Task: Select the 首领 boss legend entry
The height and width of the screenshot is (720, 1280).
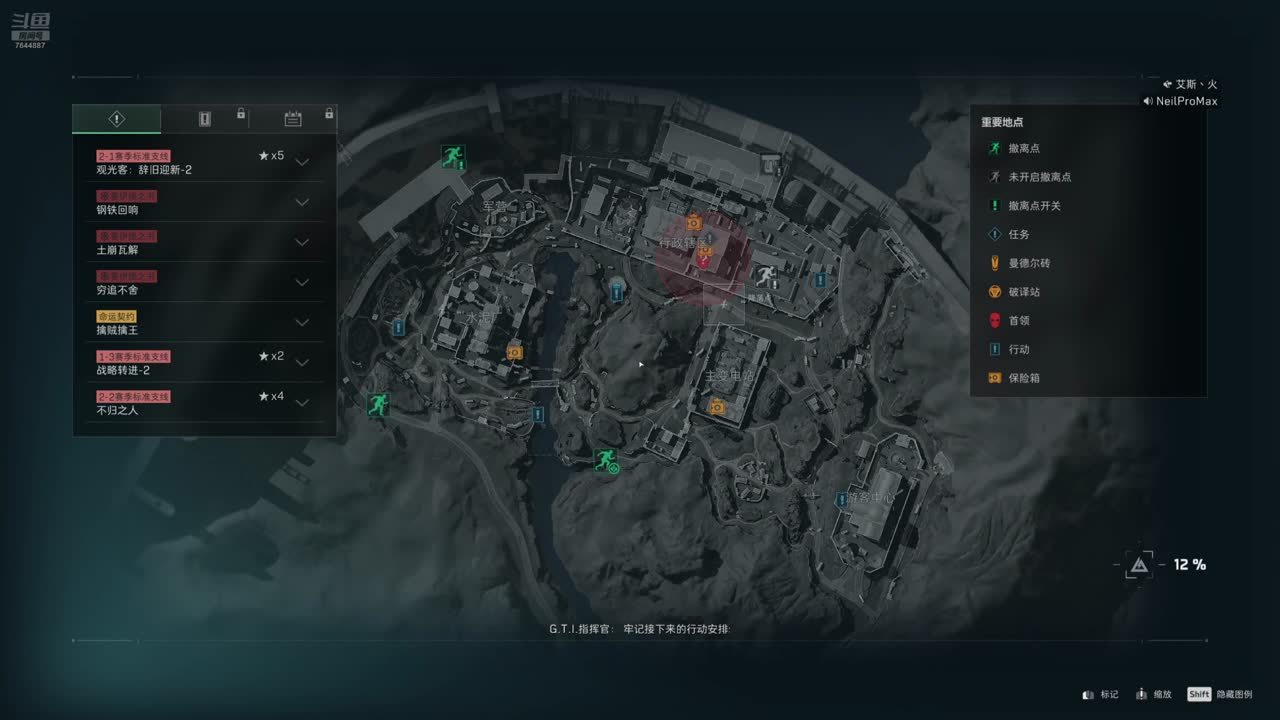Action: [x=1019, y=321]
